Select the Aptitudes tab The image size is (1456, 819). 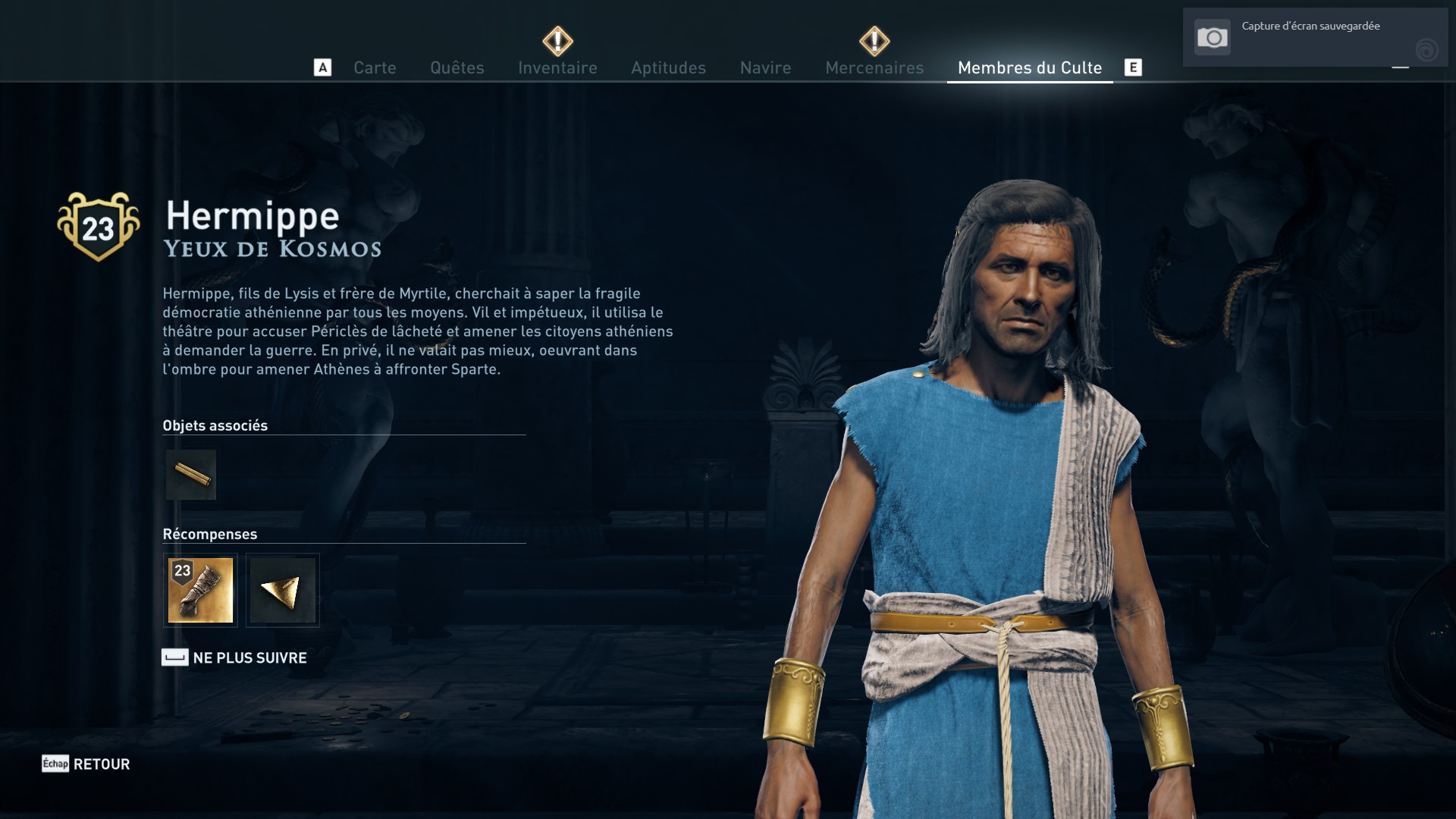tap(668, 67)
